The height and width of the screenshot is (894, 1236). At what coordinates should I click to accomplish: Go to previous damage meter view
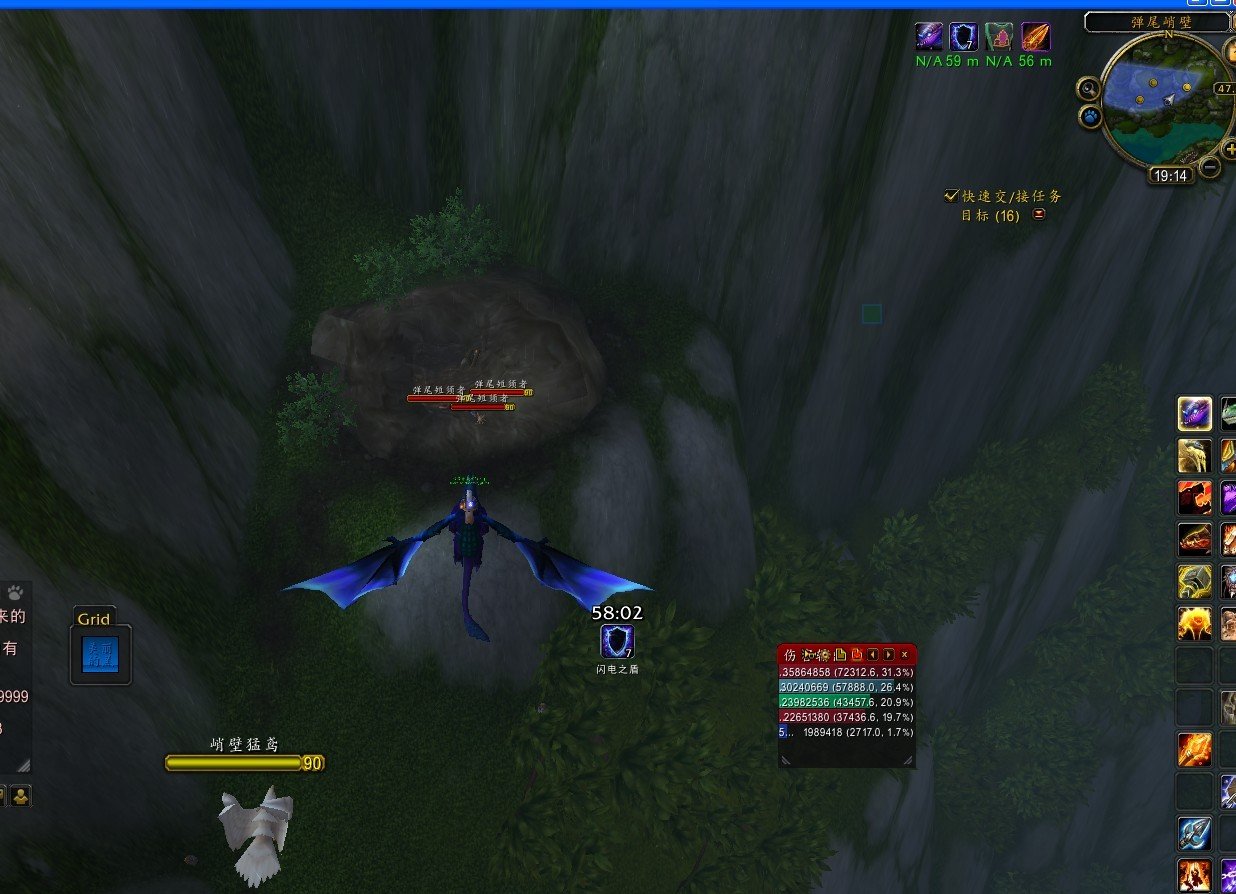tap(872, 654)
